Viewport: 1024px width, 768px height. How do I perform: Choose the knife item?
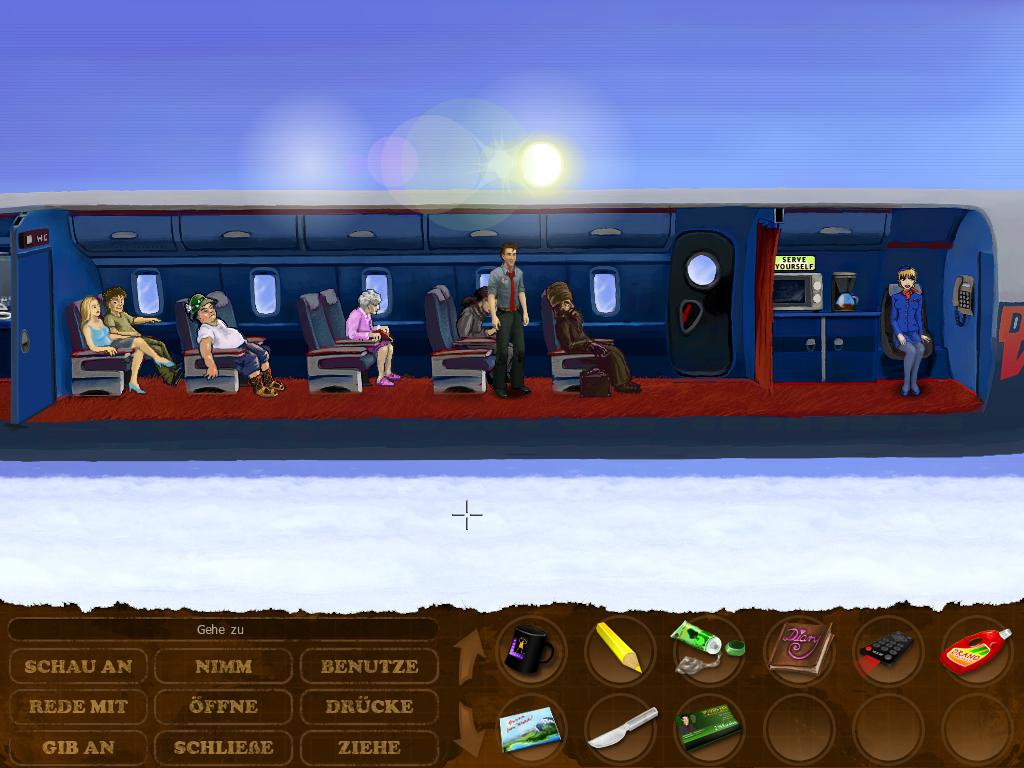620,728
